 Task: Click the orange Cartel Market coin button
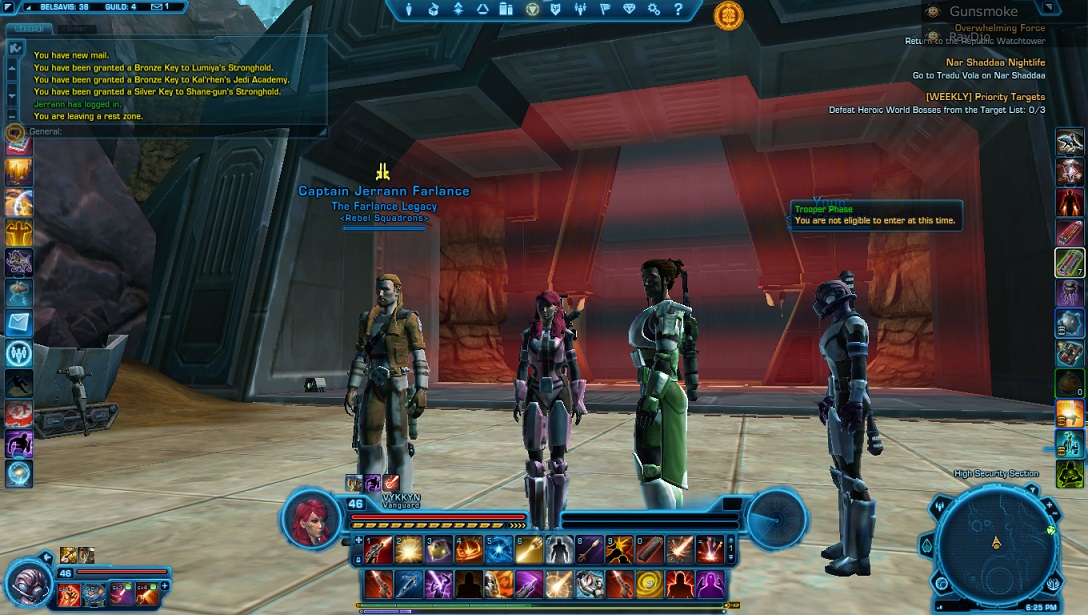pyautogui.click(x=728, y=15)
